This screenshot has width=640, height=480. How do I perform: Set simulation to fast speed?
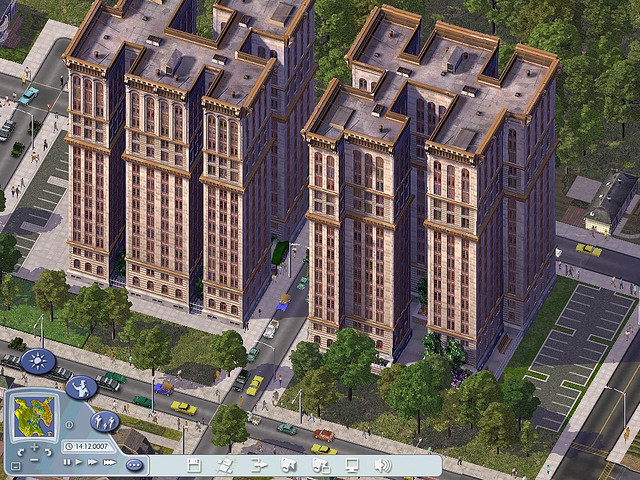(x=93, y=462)
